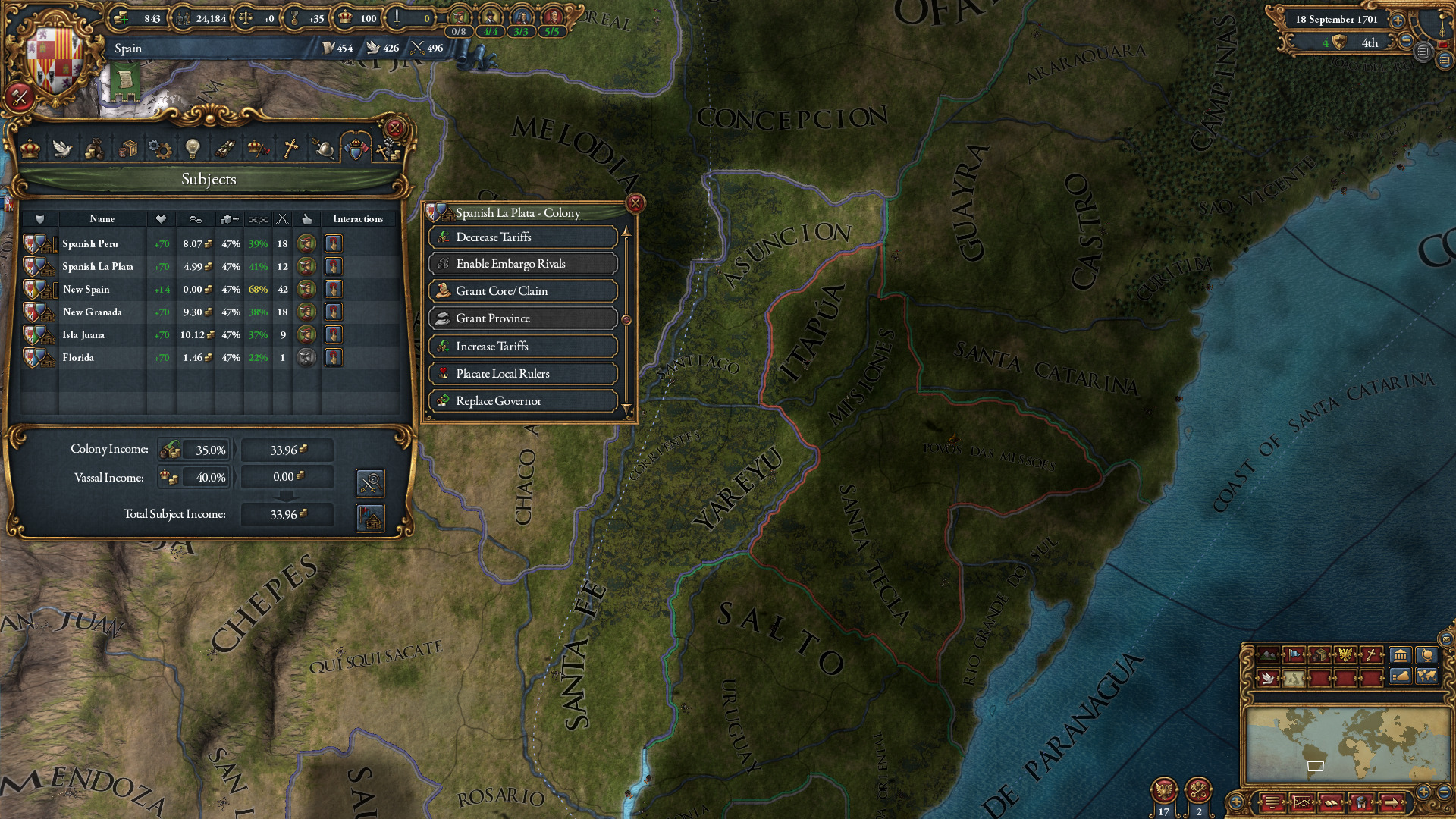Viewport: 1456px width, 819px height.
Task: Click the Spain coat of arms shield
Action: click(x=53, y=57)
